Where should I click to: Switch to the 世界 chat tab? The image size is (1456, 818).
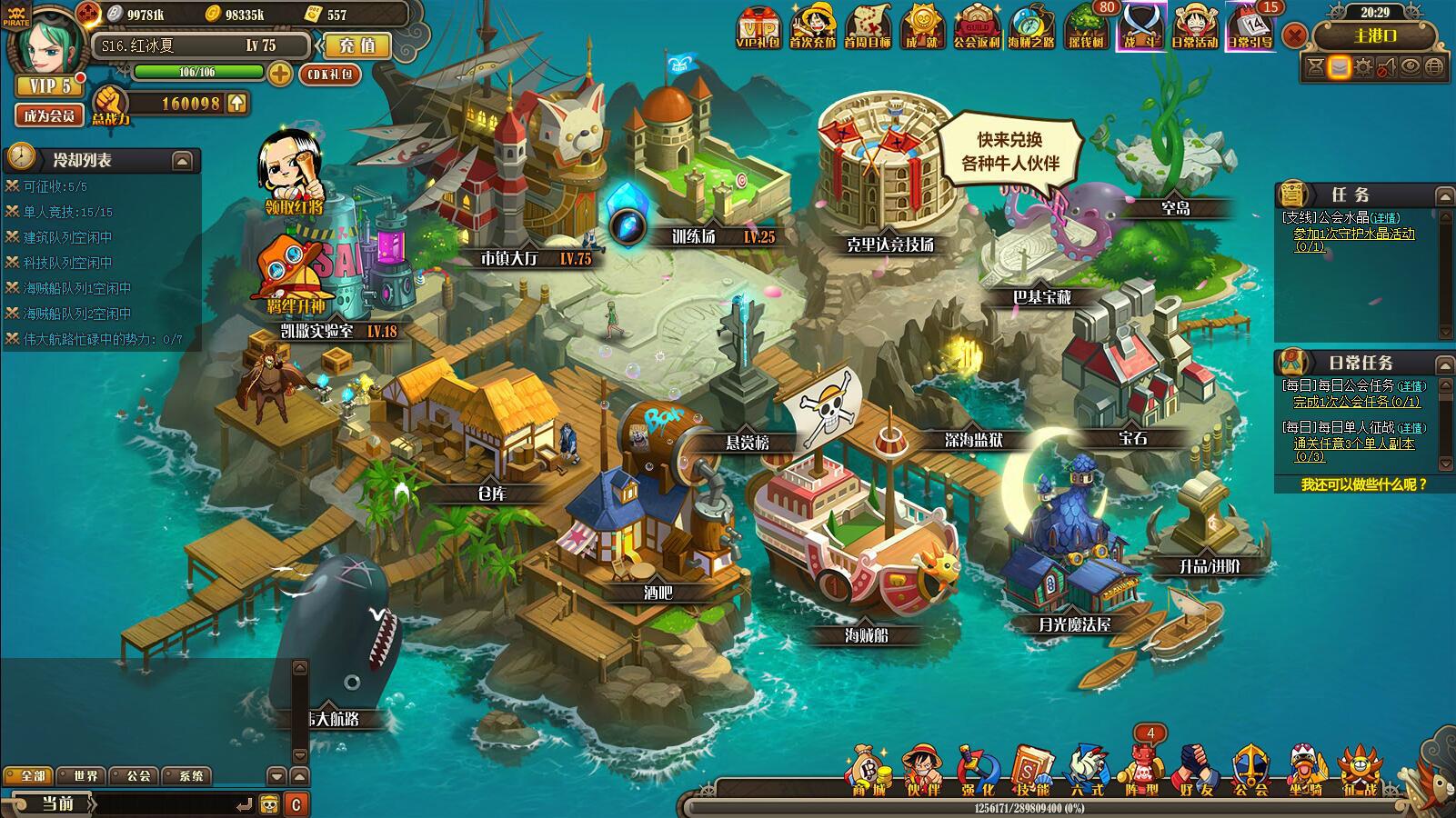point(82,776)
